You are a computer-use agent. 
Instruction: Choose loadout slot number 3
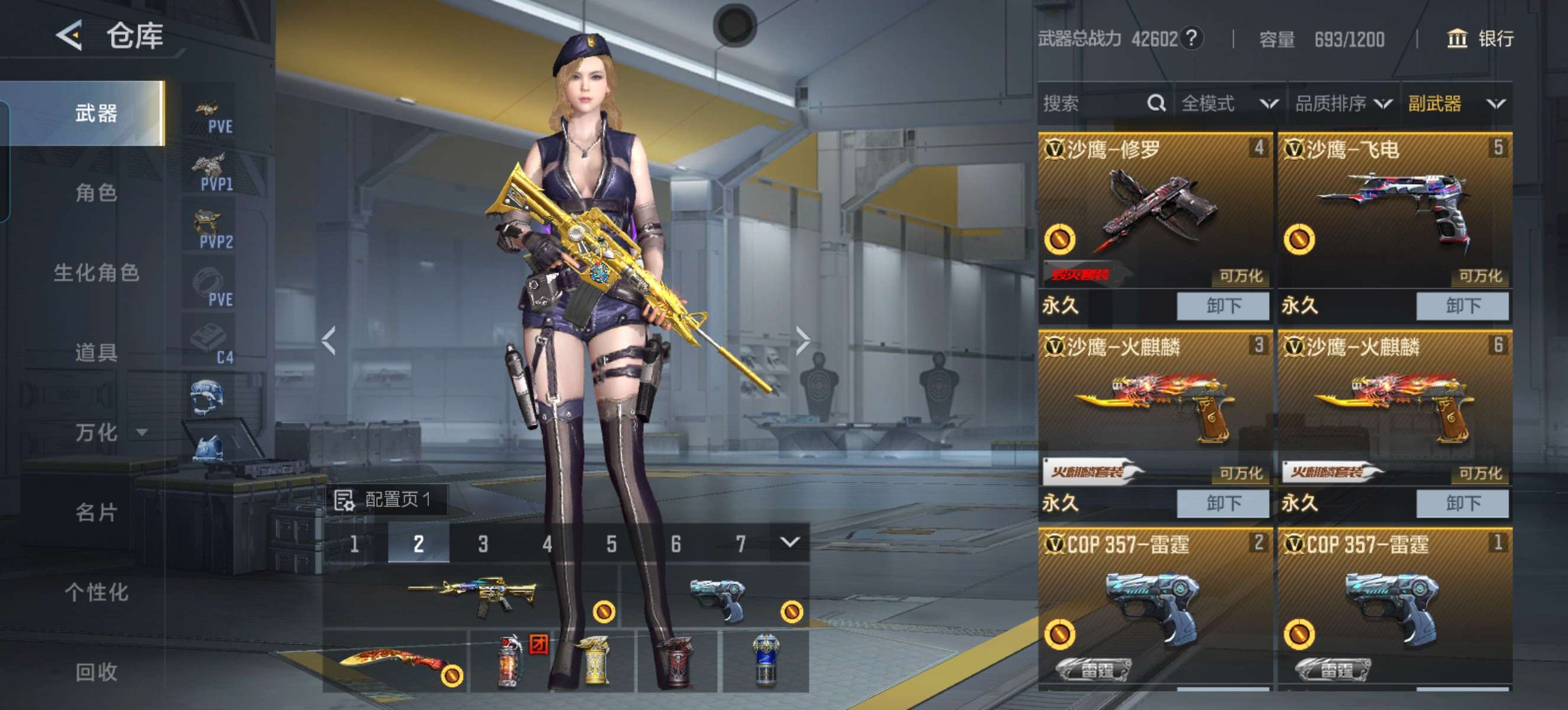click(482, 544)
